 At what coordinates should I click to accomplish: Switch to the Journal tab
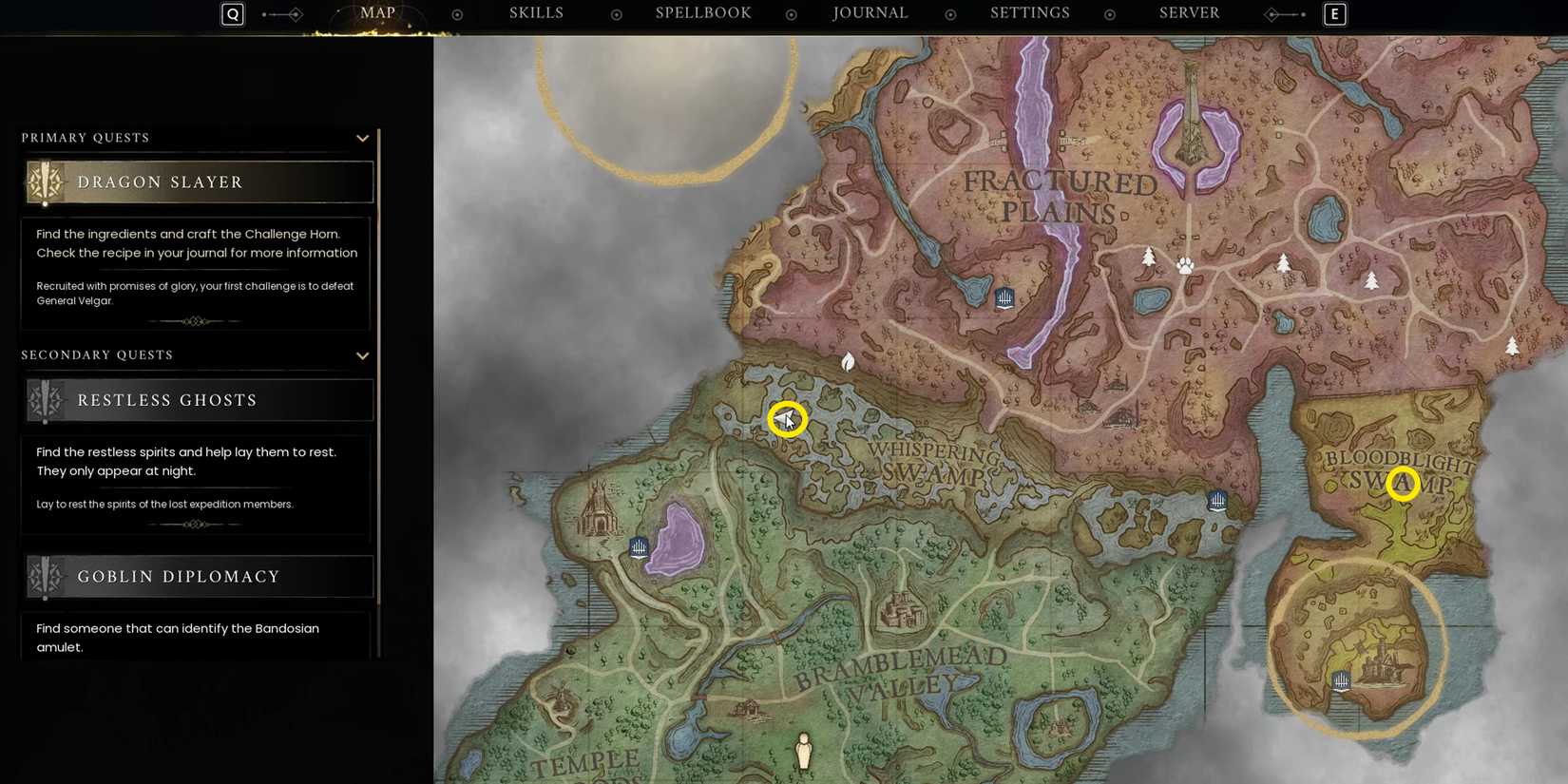pos(870,12)
